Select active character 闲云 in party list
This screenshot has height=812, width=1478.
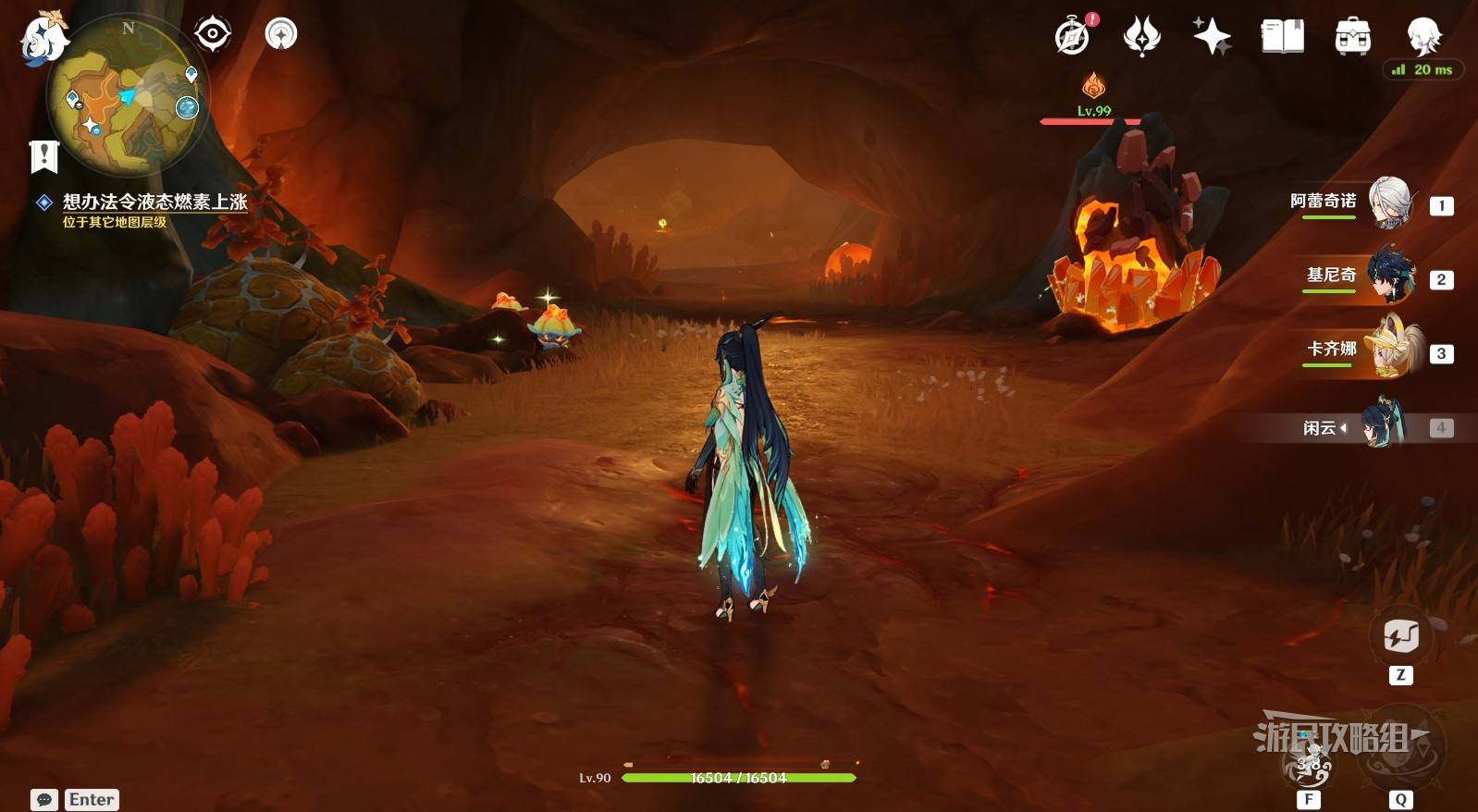pos(1381,425)
